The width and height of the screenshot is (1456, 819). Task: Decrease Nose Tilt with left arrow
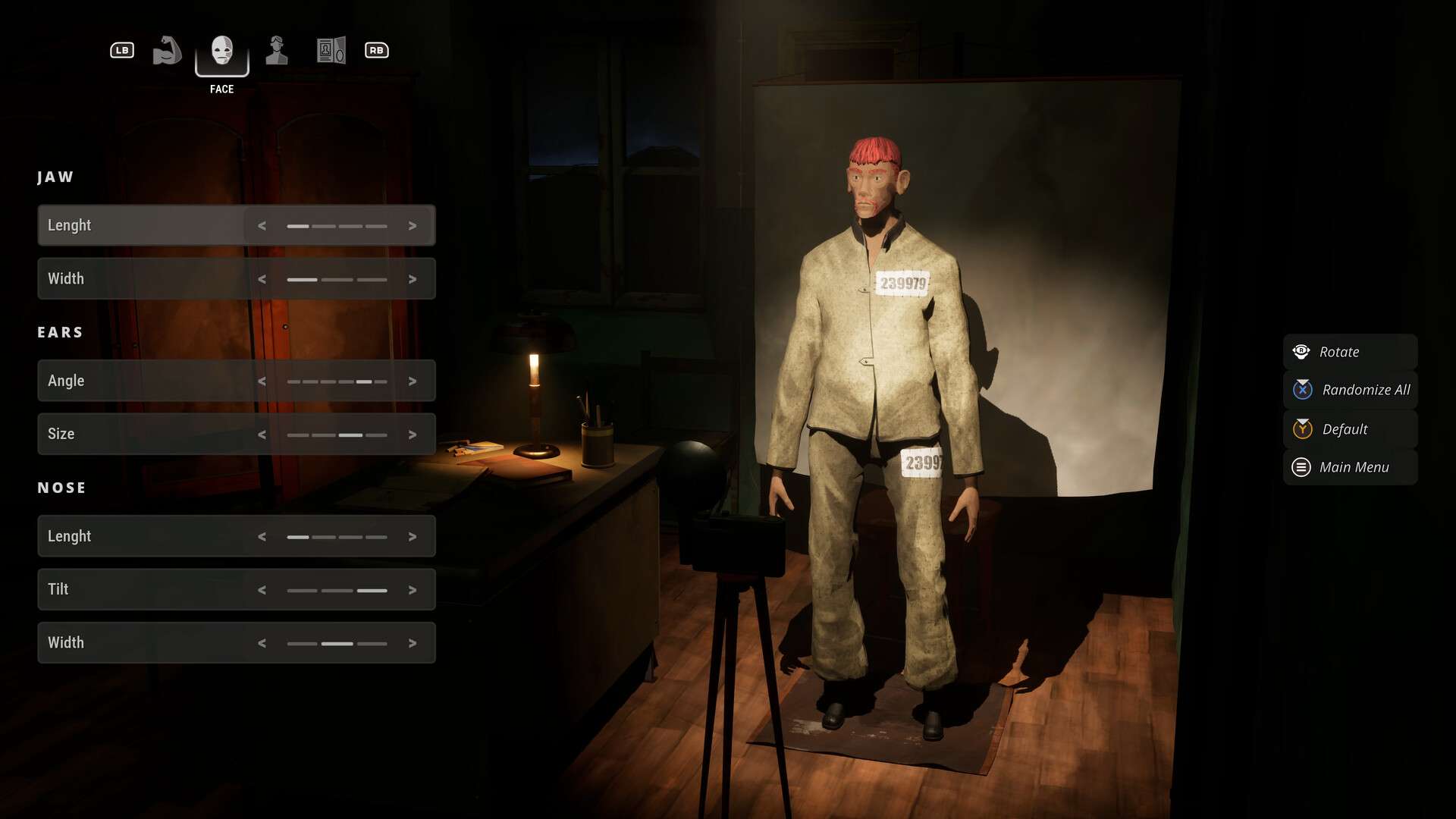pos(262,590)
